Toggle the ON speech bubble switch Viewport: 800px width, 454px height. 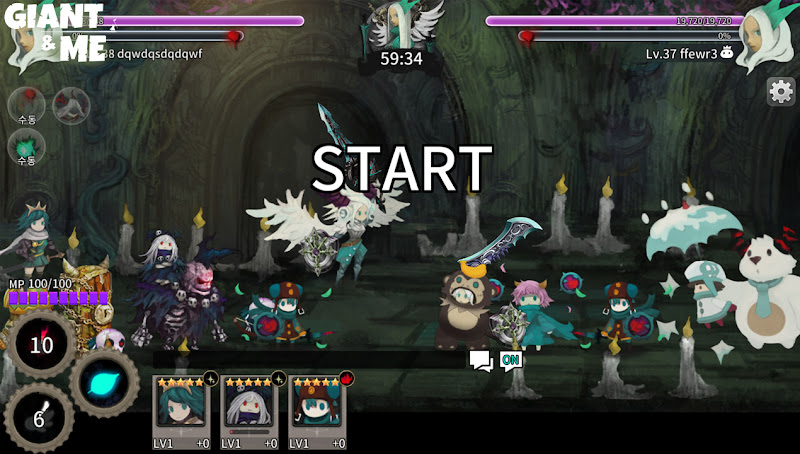tap(511, 360)
